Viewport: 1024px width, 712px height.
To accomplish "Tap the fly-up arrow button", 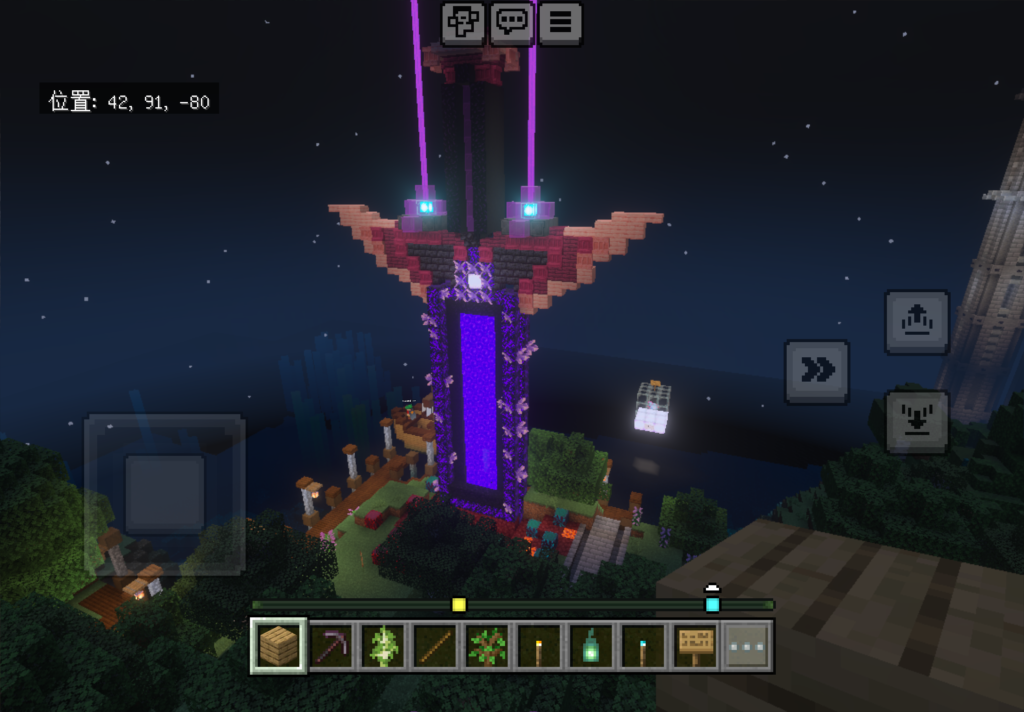I will [x=917, y=322].
